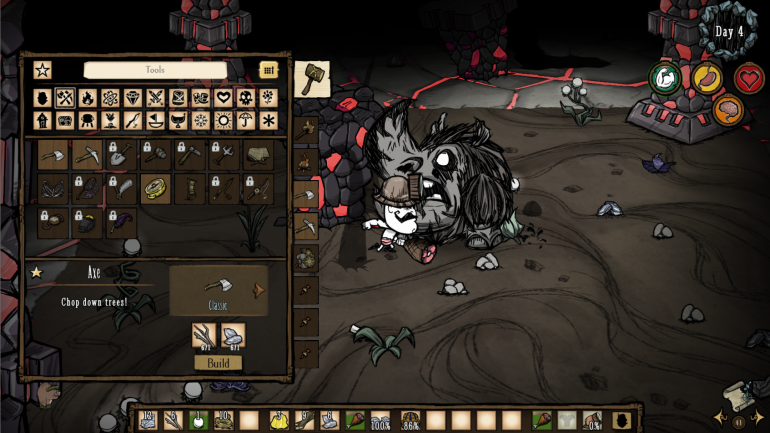Select the snowflake Winter Items filter
This screenshot has height=433, width=770.
200,120
